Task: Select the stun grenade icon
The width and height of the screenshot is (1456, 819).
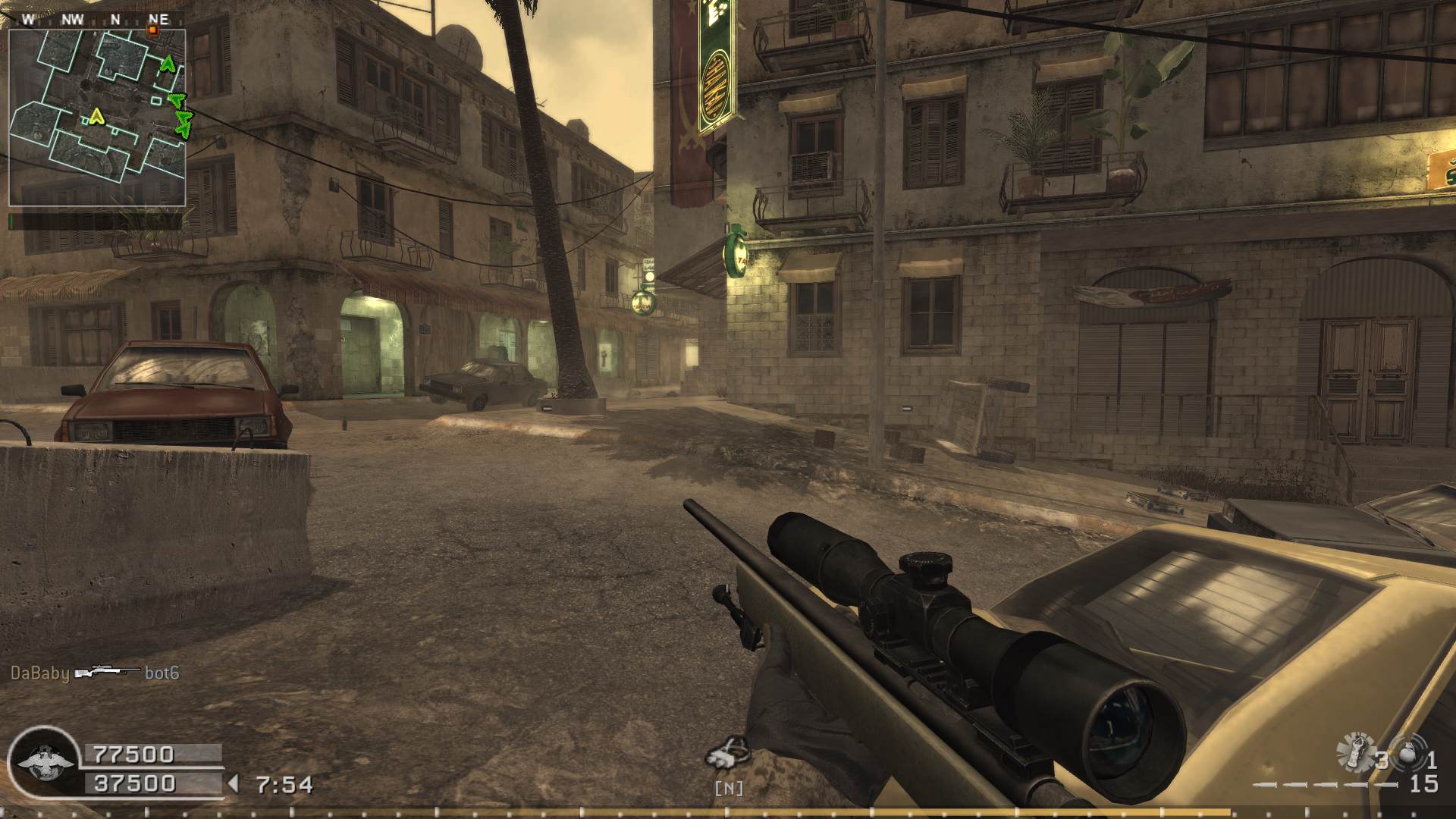Action: 1355,753
